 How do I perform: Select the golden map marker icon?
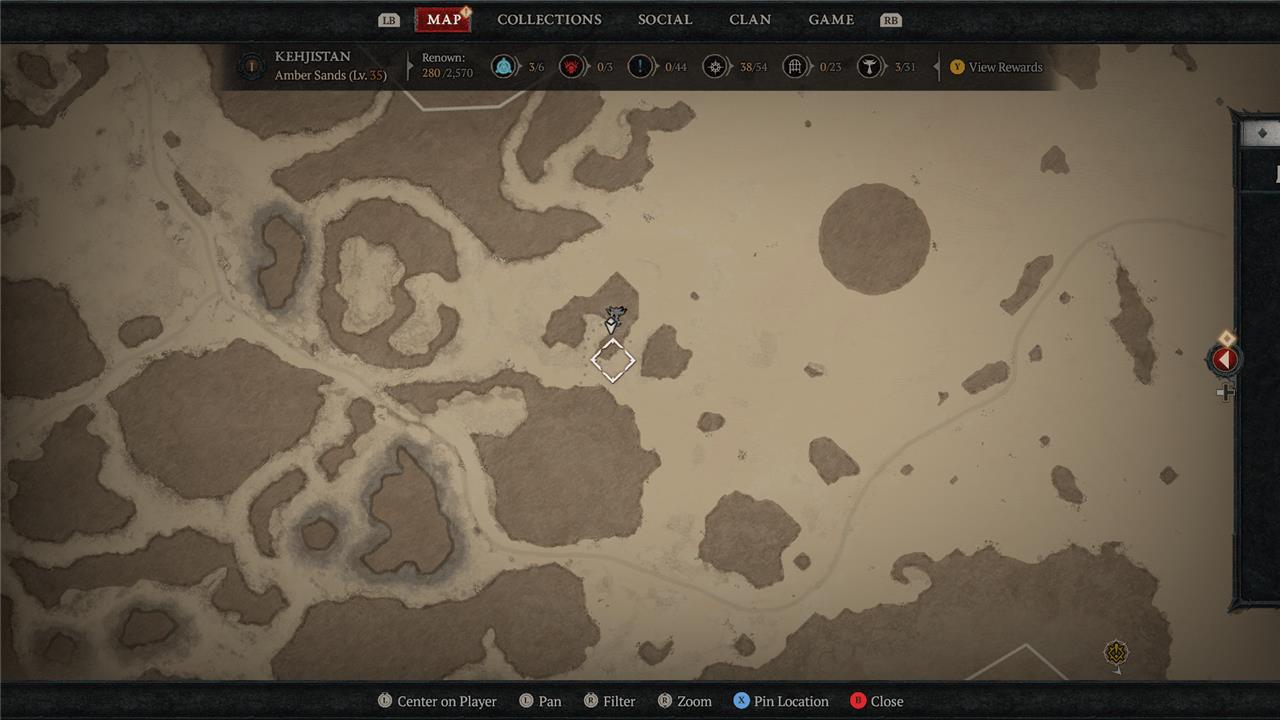pyautogui.click(x=1116, y=654)
